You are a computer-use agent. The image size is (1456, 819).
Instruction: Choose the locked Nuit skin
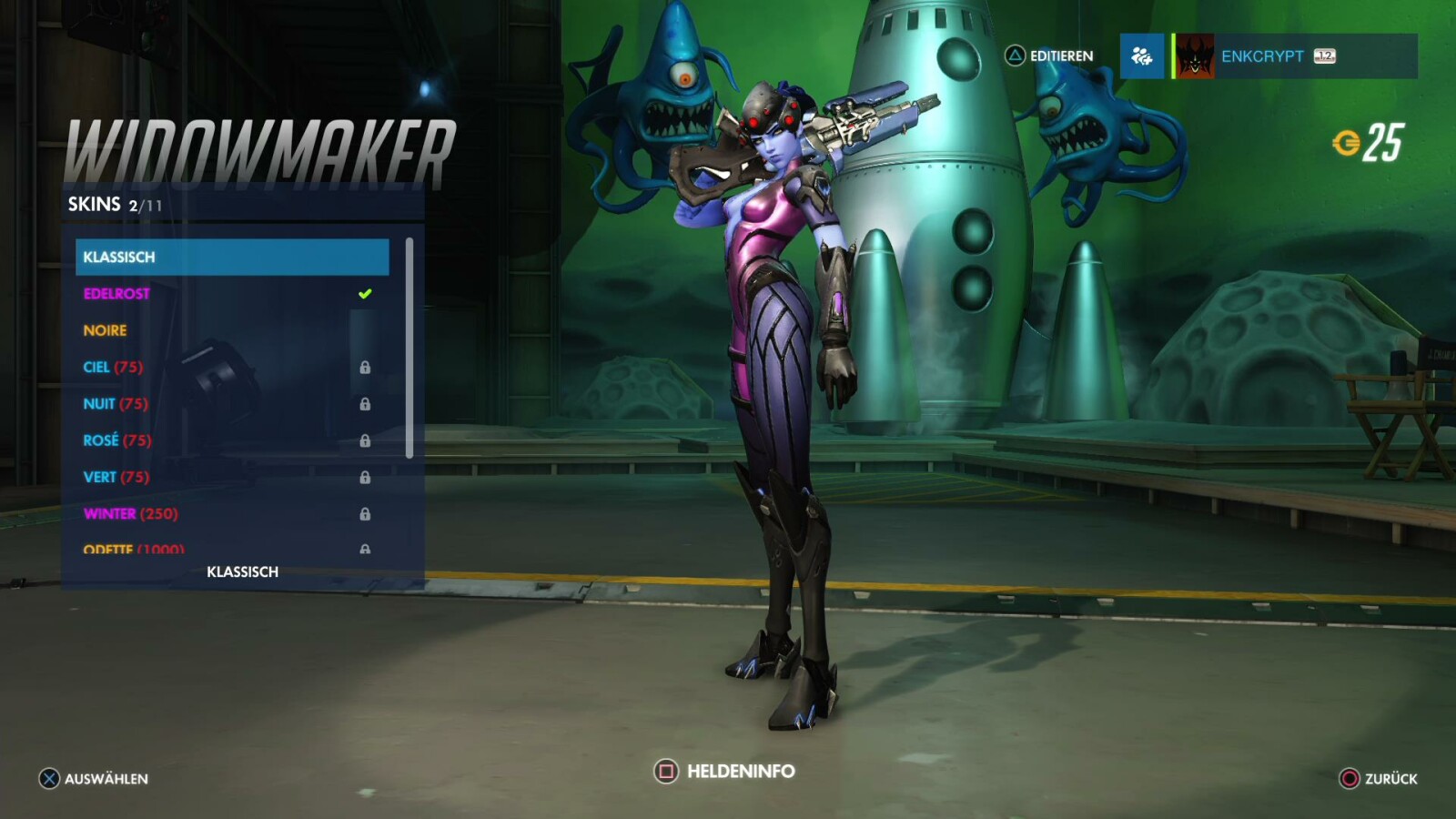(x=232, y=404)
